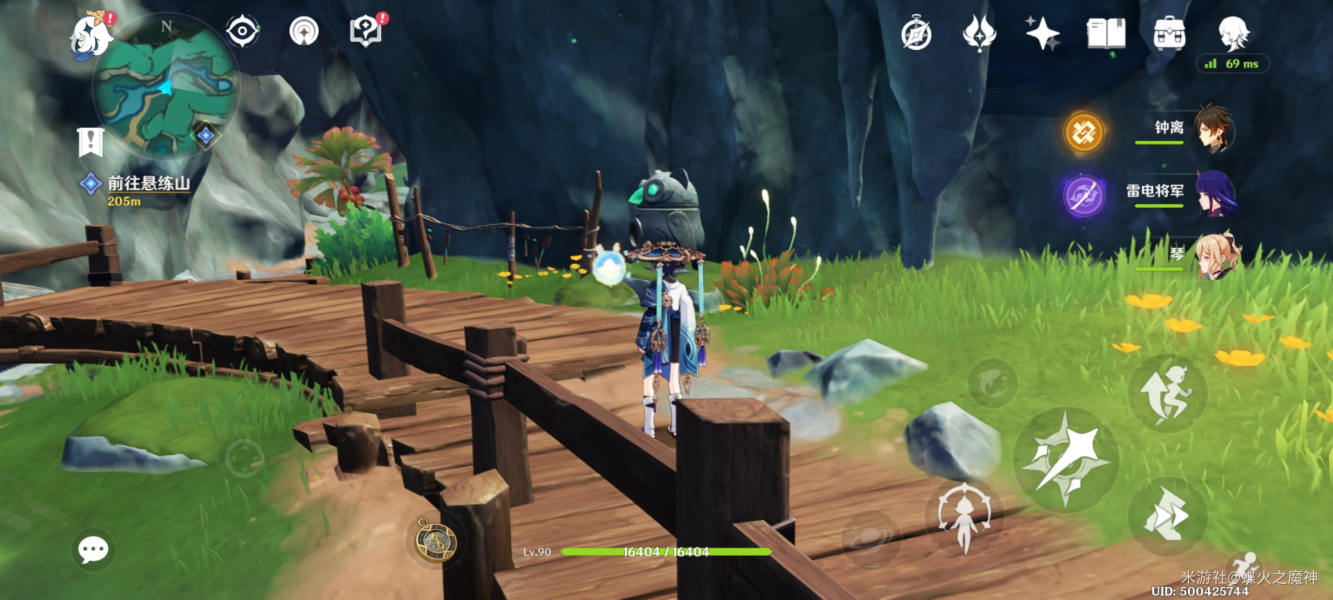
Task: Open the quest exclamation bookmark icon
Action: coord(91,142)
